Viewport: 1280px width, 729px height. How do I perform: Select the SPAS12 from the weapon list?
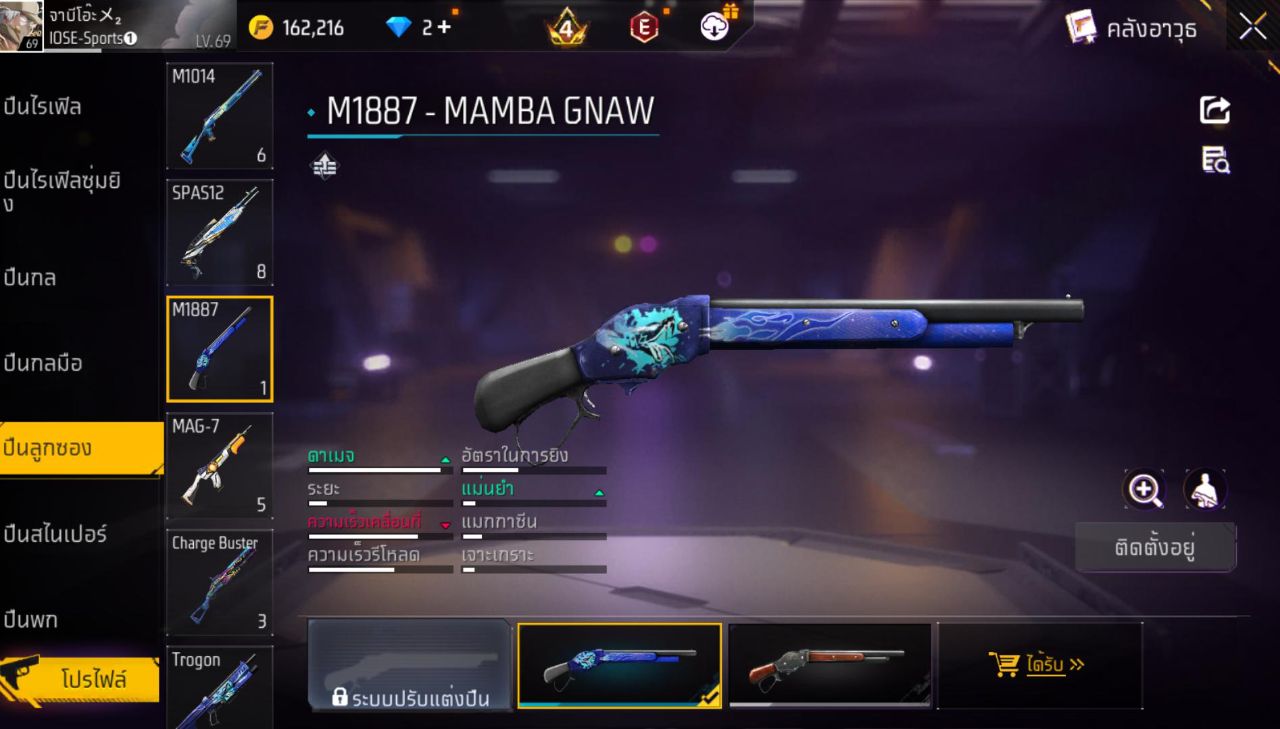click(x=219, y=233)
